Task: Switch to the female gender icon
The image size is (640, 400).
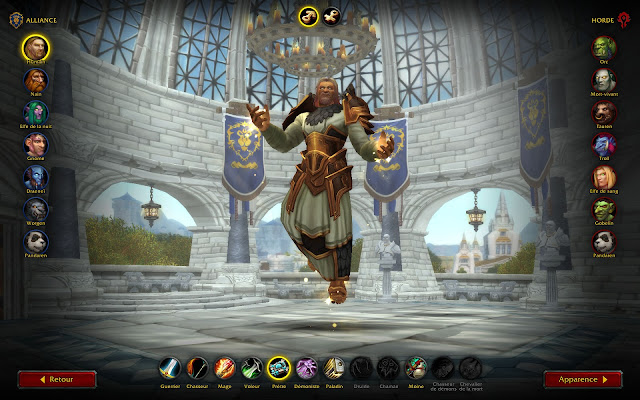Action: click(331, 15)
